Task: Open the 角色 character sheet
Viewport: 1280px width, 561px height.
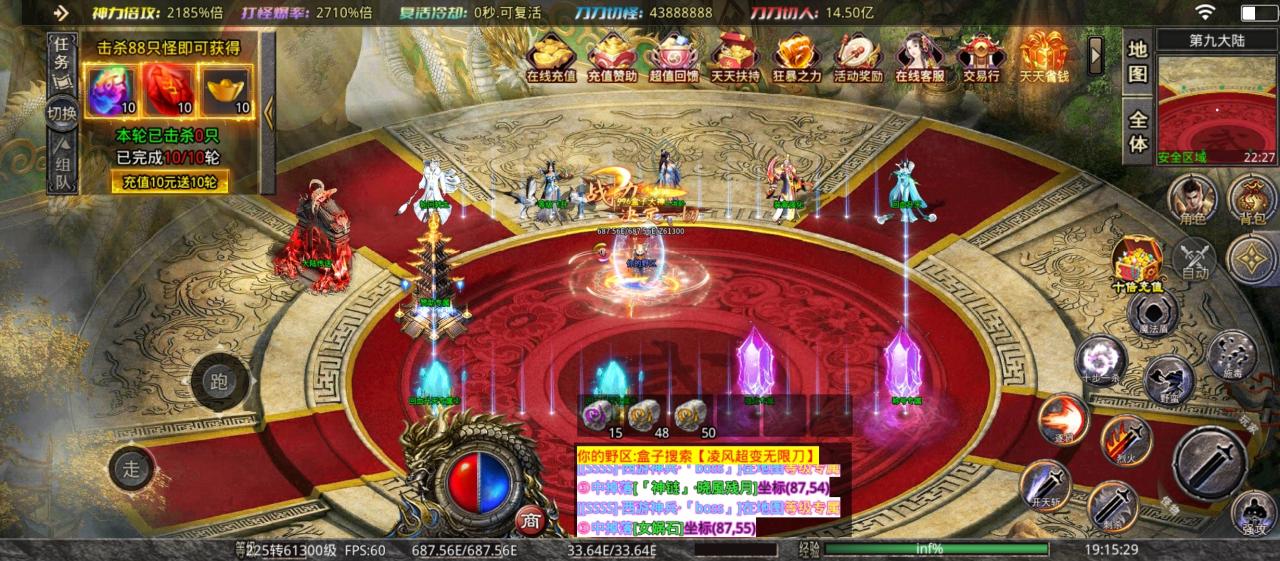Action: pyautogui.click(x=1193, y=196)
